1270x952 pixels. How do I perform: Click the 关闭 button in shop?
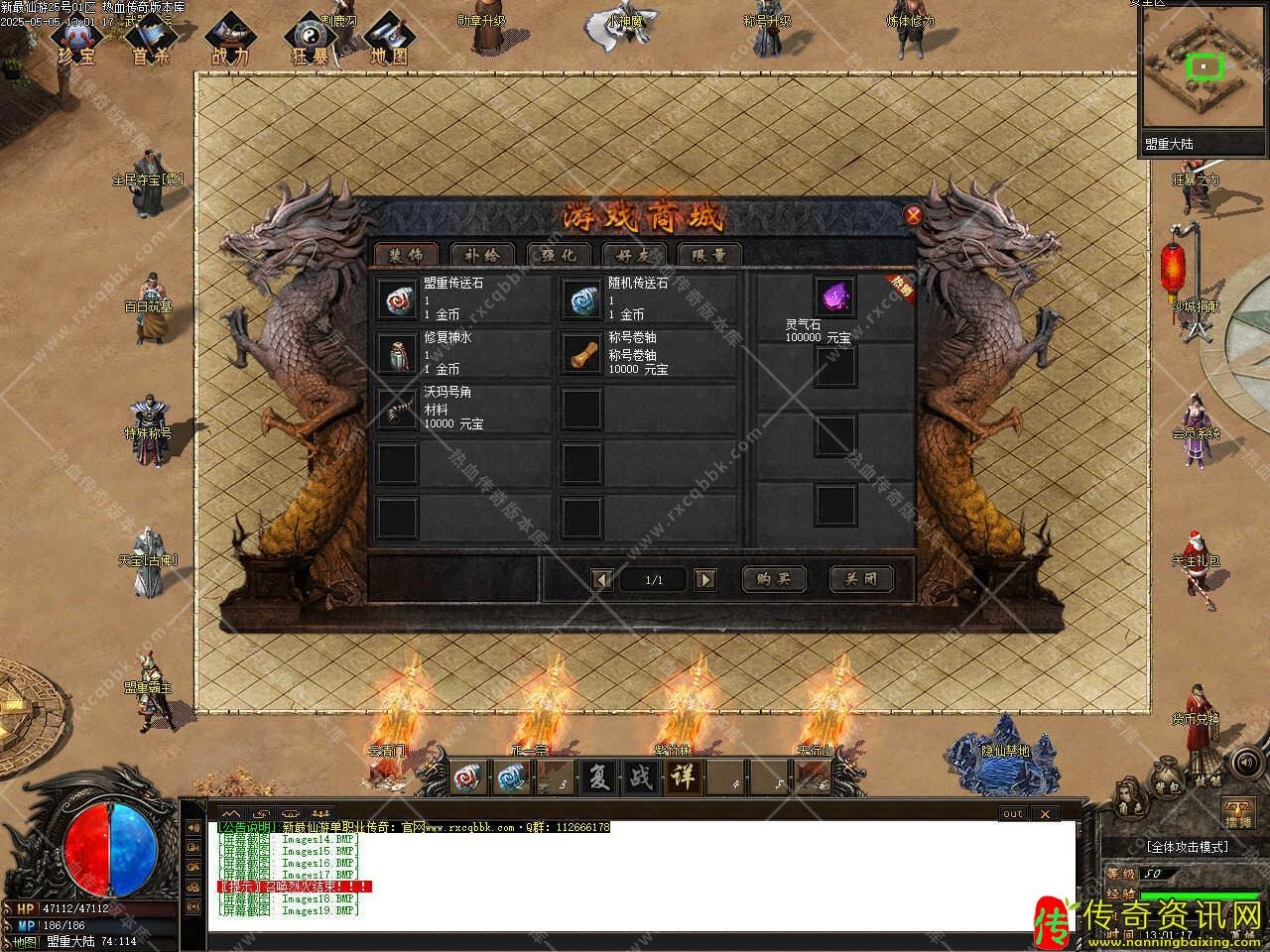(860, 579)
